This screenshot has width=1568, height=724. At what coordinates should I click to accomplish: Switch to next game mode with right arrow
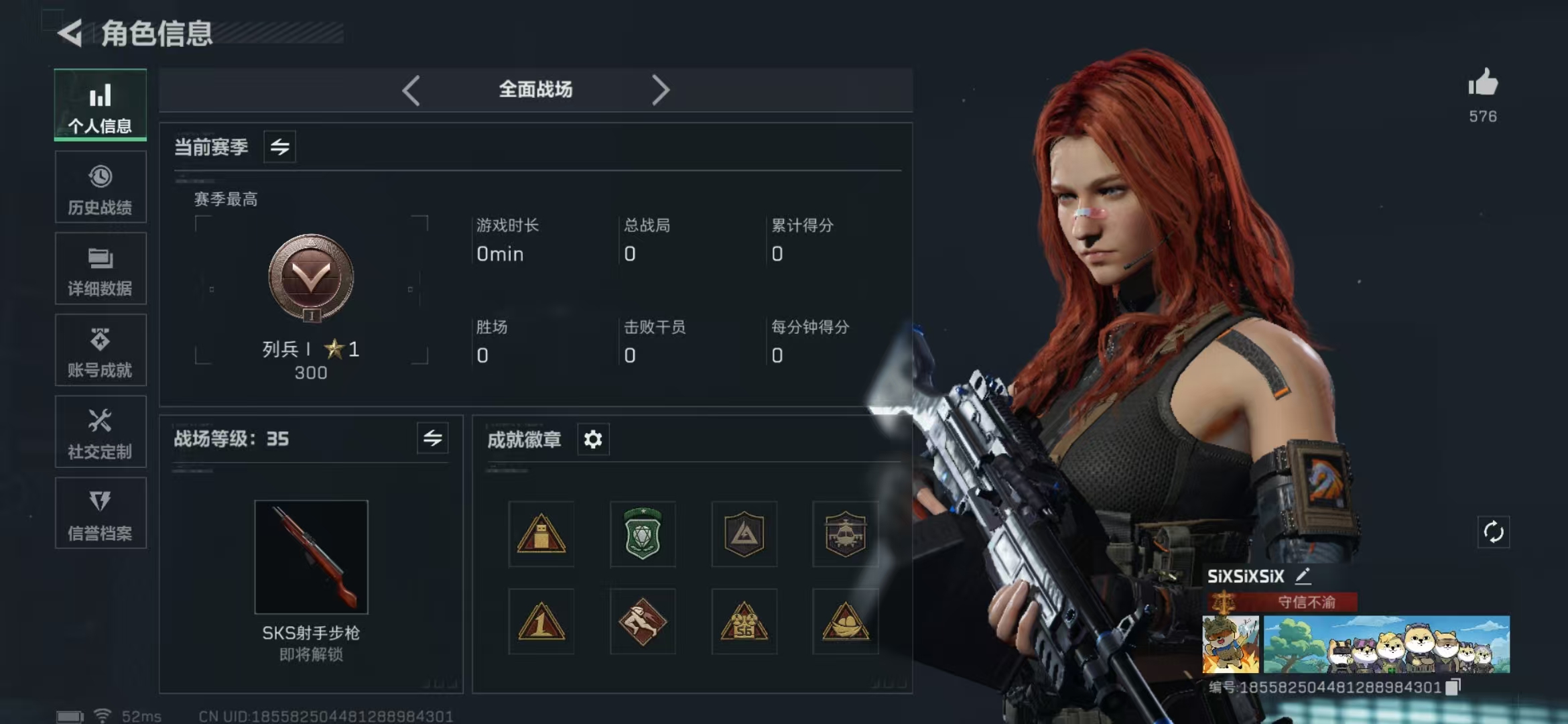pos(660,90)
